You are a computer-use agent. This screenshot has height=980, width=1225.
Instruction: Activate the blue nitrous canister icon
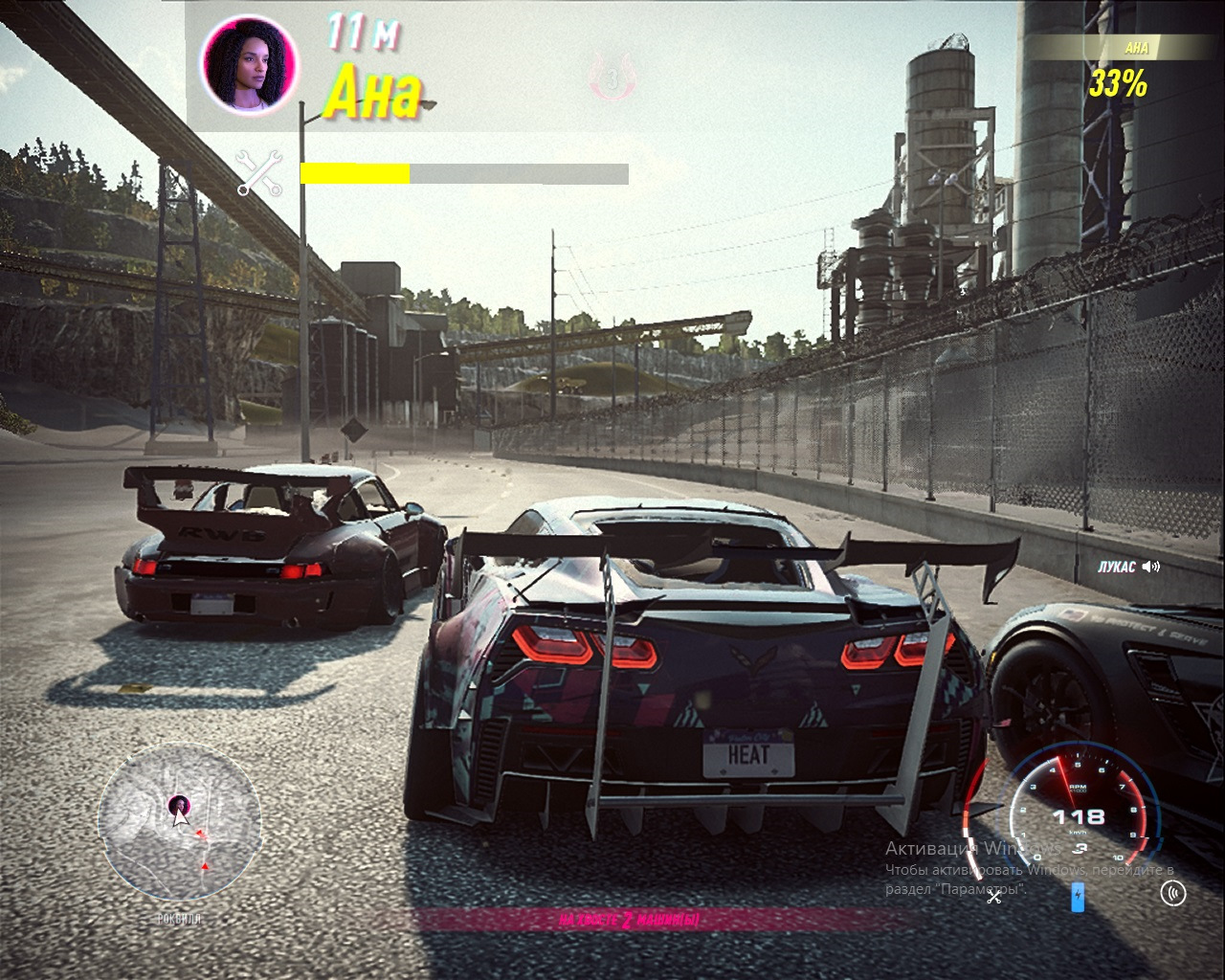point(1078,897)
